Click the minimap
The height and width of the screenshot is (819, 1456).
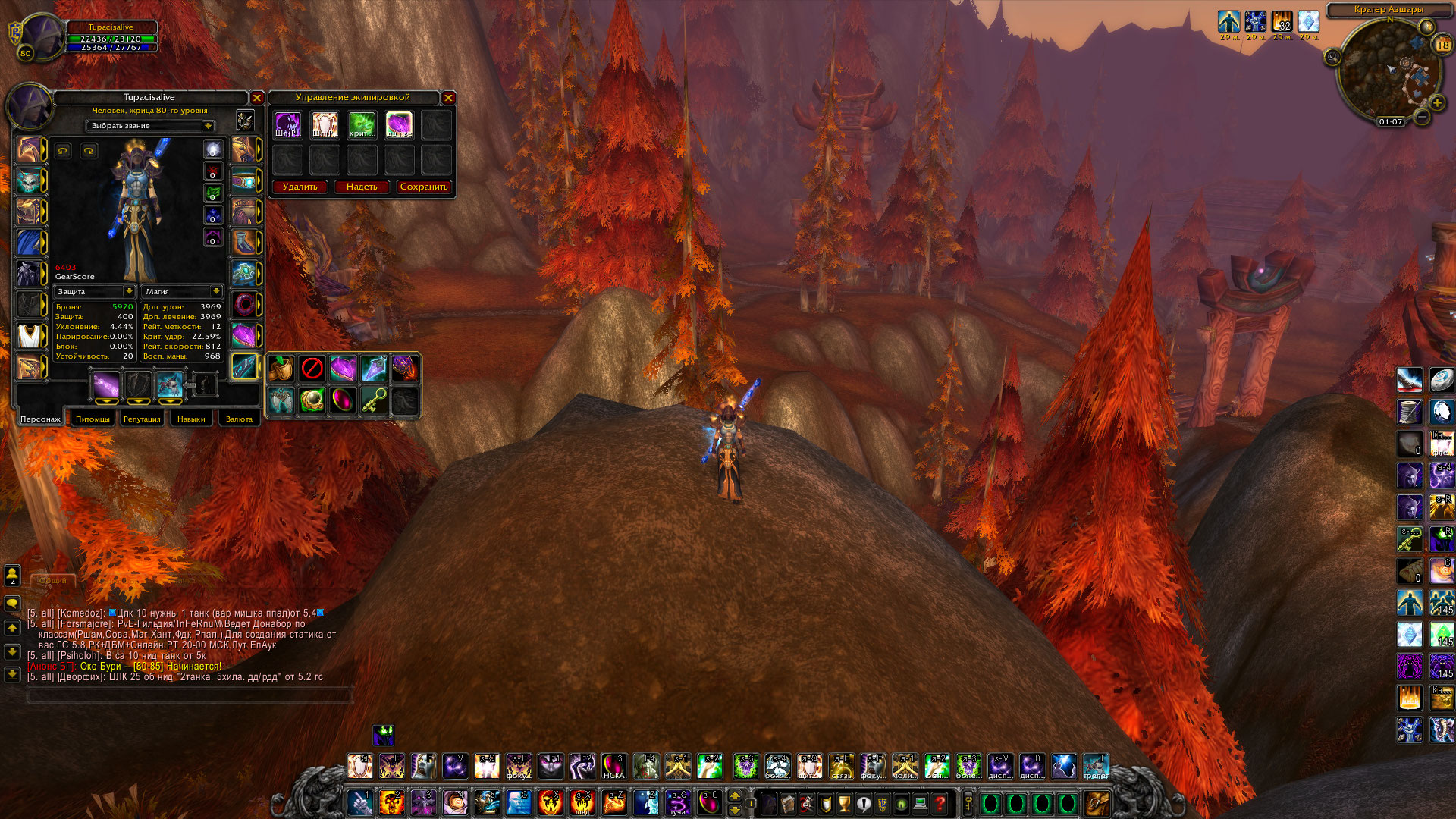click(1388, 72)
